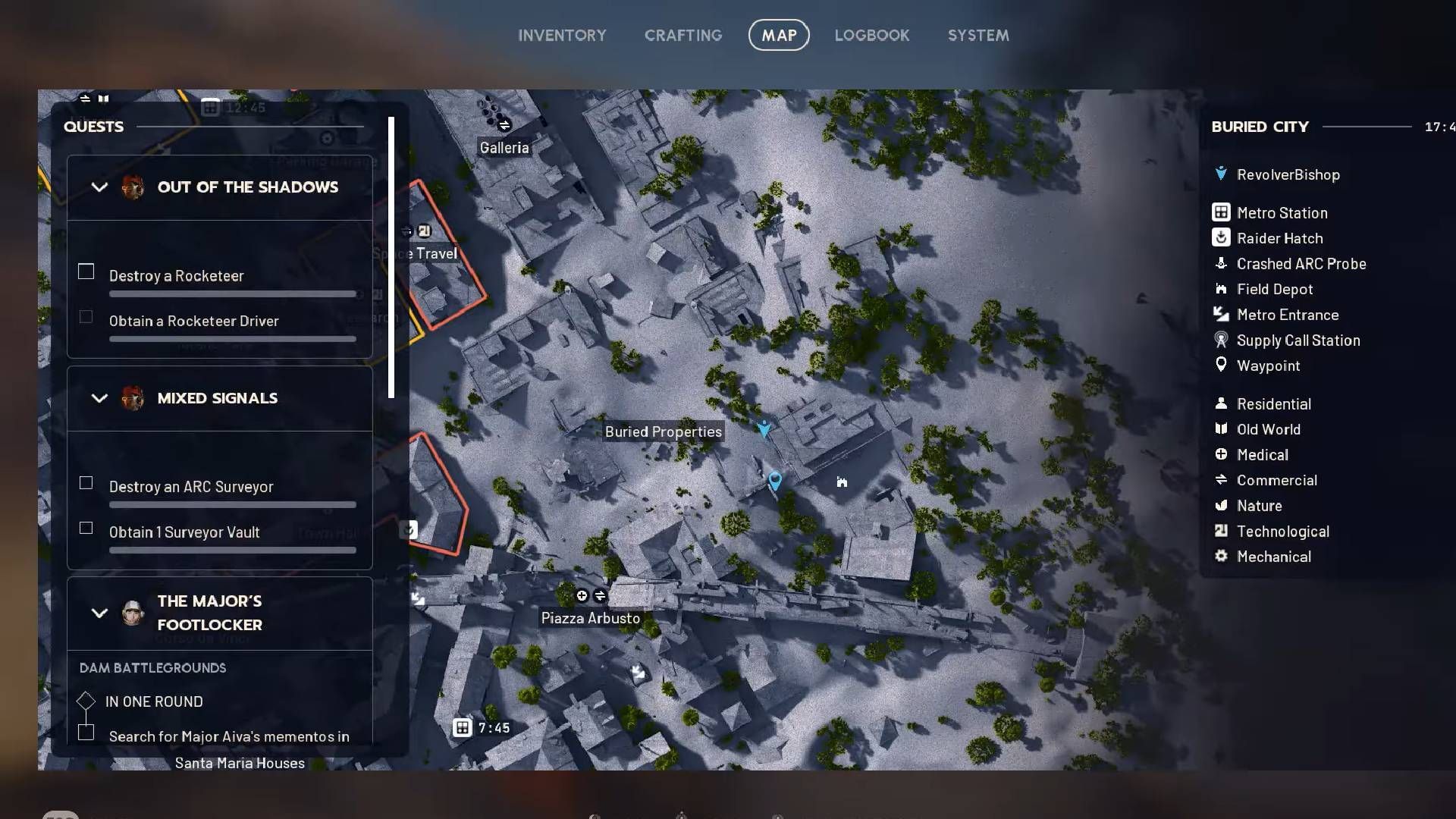Select the Mechanical legend icon
The height and width of the screenshot is (819, 1456).
1222,556
